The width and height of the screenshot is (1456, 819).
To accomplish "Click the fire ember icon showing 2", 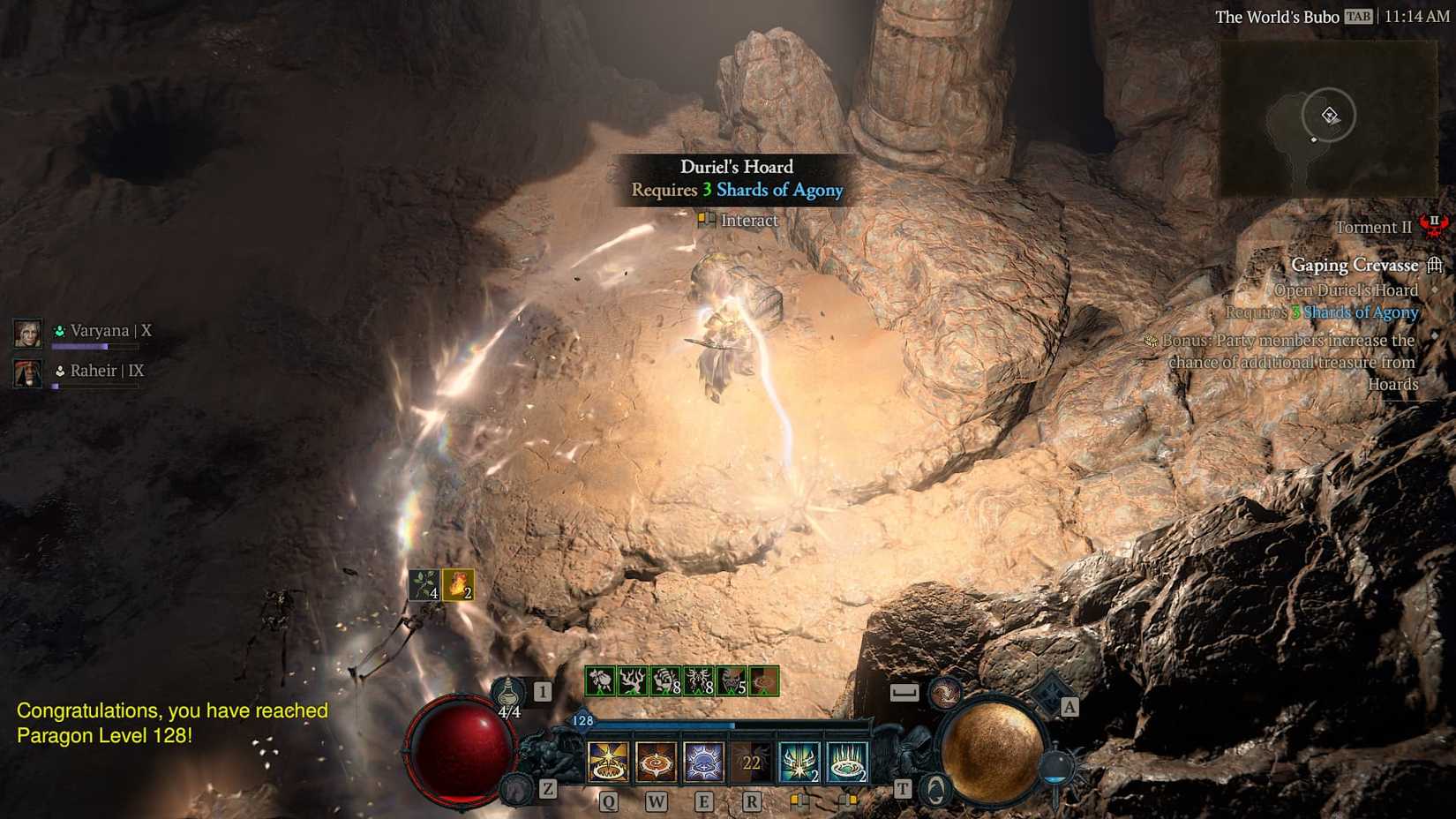I will tap(460, 586).
